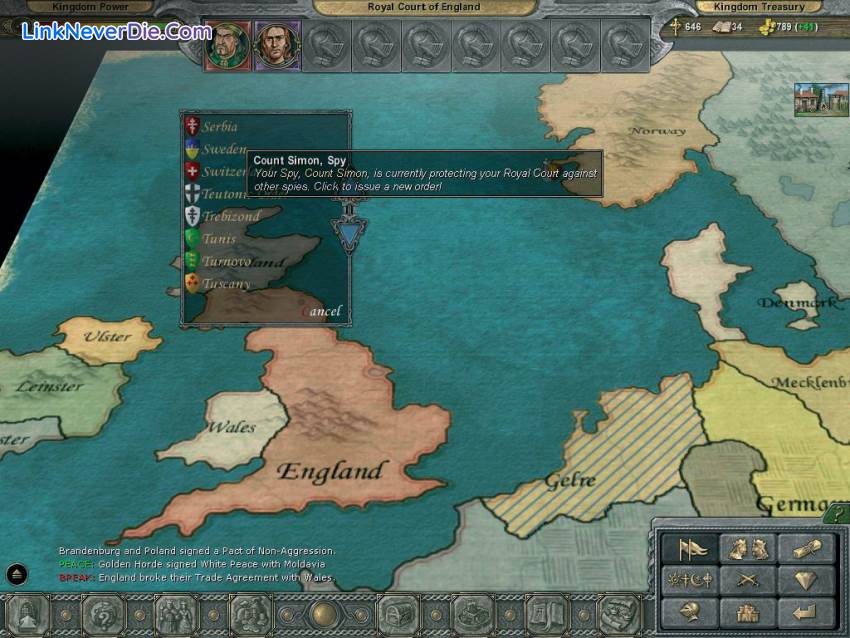
Task: Show the religions view button
Action: (690, 581)
